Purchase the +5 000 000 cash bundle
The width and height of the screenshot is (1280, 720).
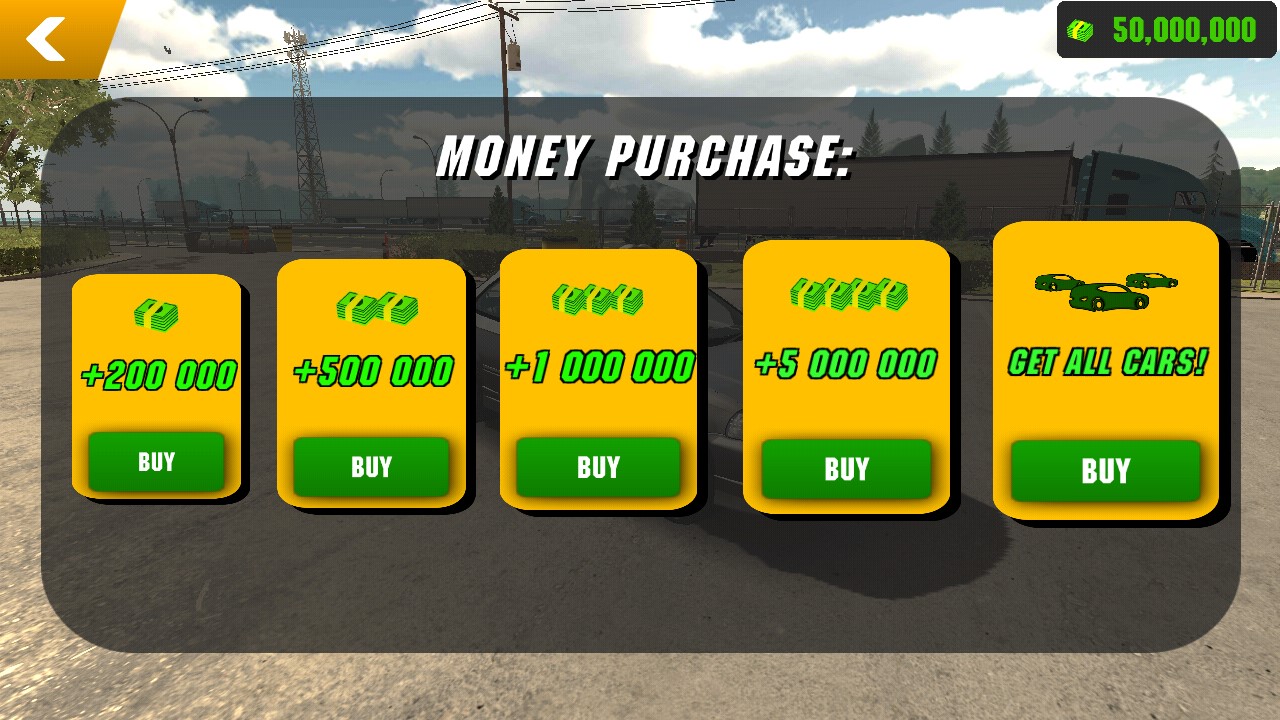pos(846,469)
